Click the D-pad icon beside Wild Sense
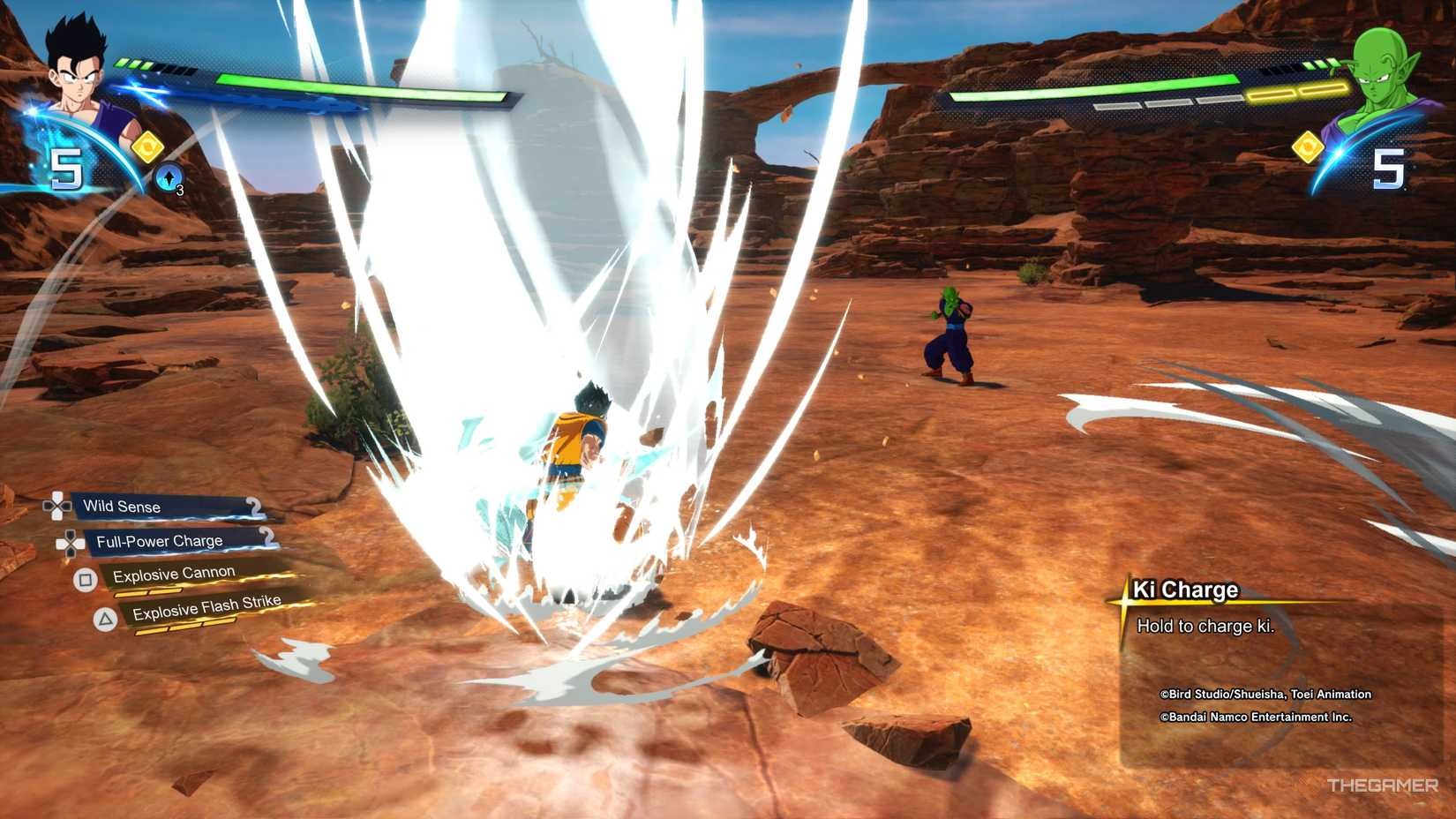This screenshot has height=819, width=1456. tap(55, 506)
